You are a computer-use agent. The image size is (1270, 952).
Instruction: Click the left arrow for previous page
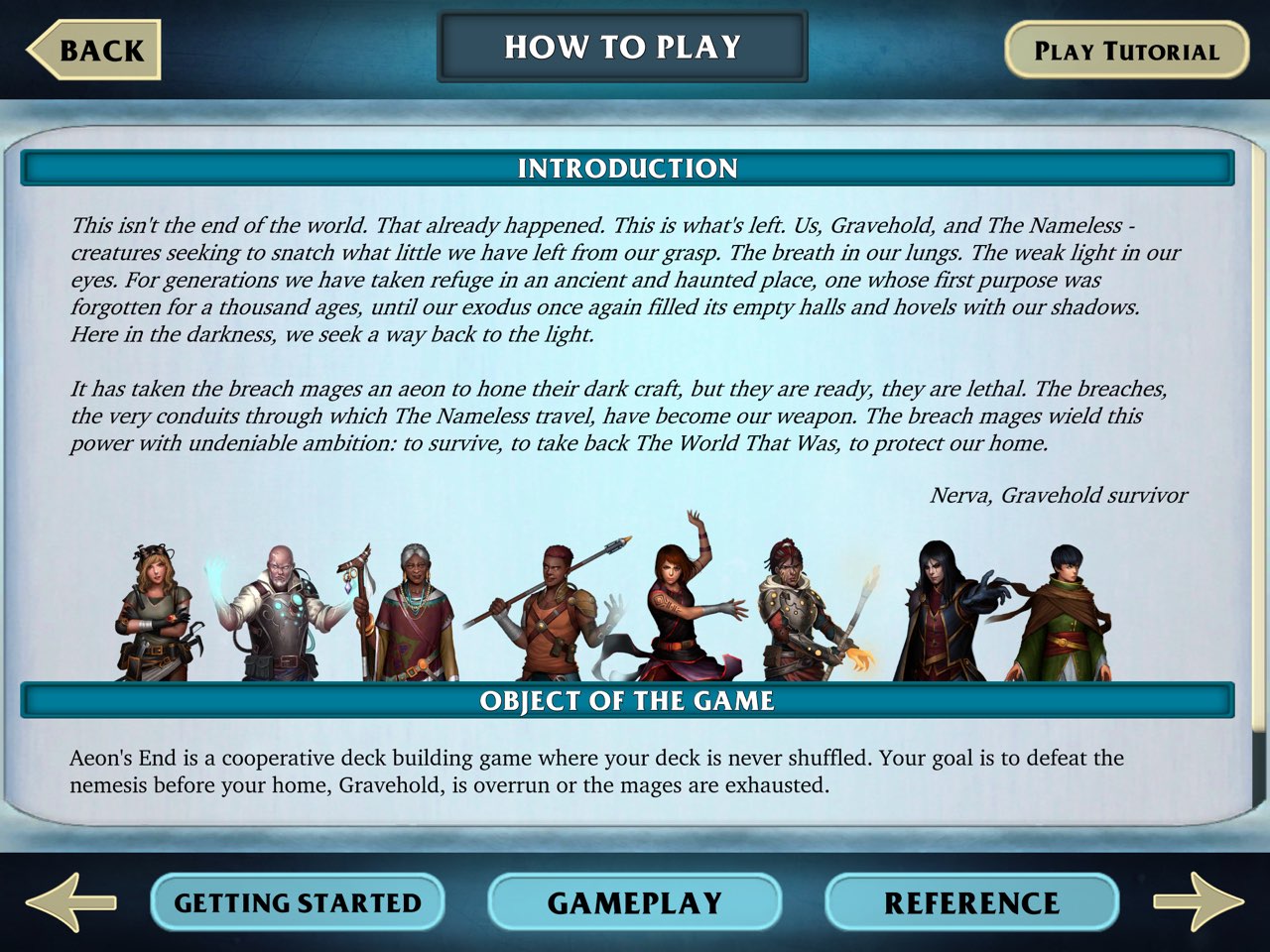(69, 901)
